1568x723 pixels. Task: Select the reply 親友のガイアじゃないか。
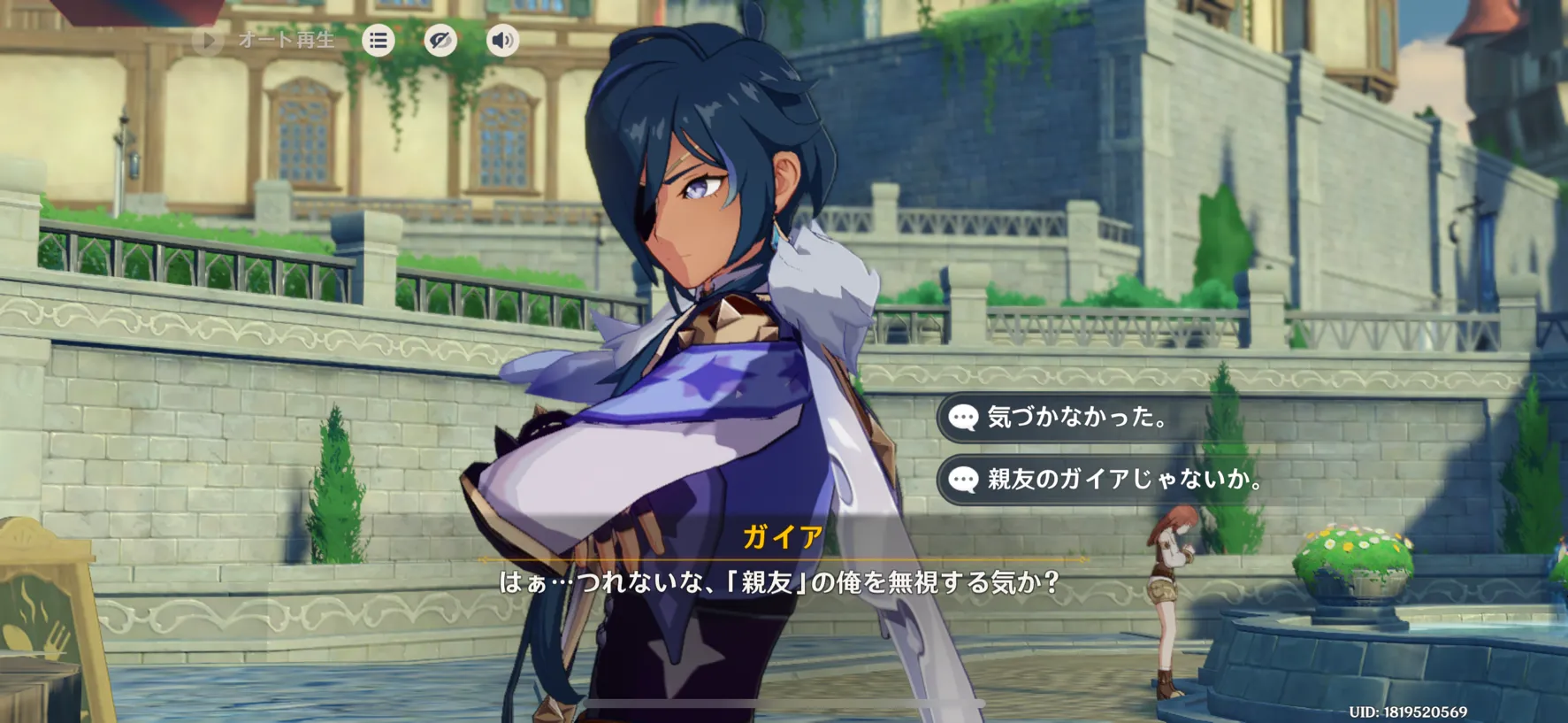coord(1123,479)
